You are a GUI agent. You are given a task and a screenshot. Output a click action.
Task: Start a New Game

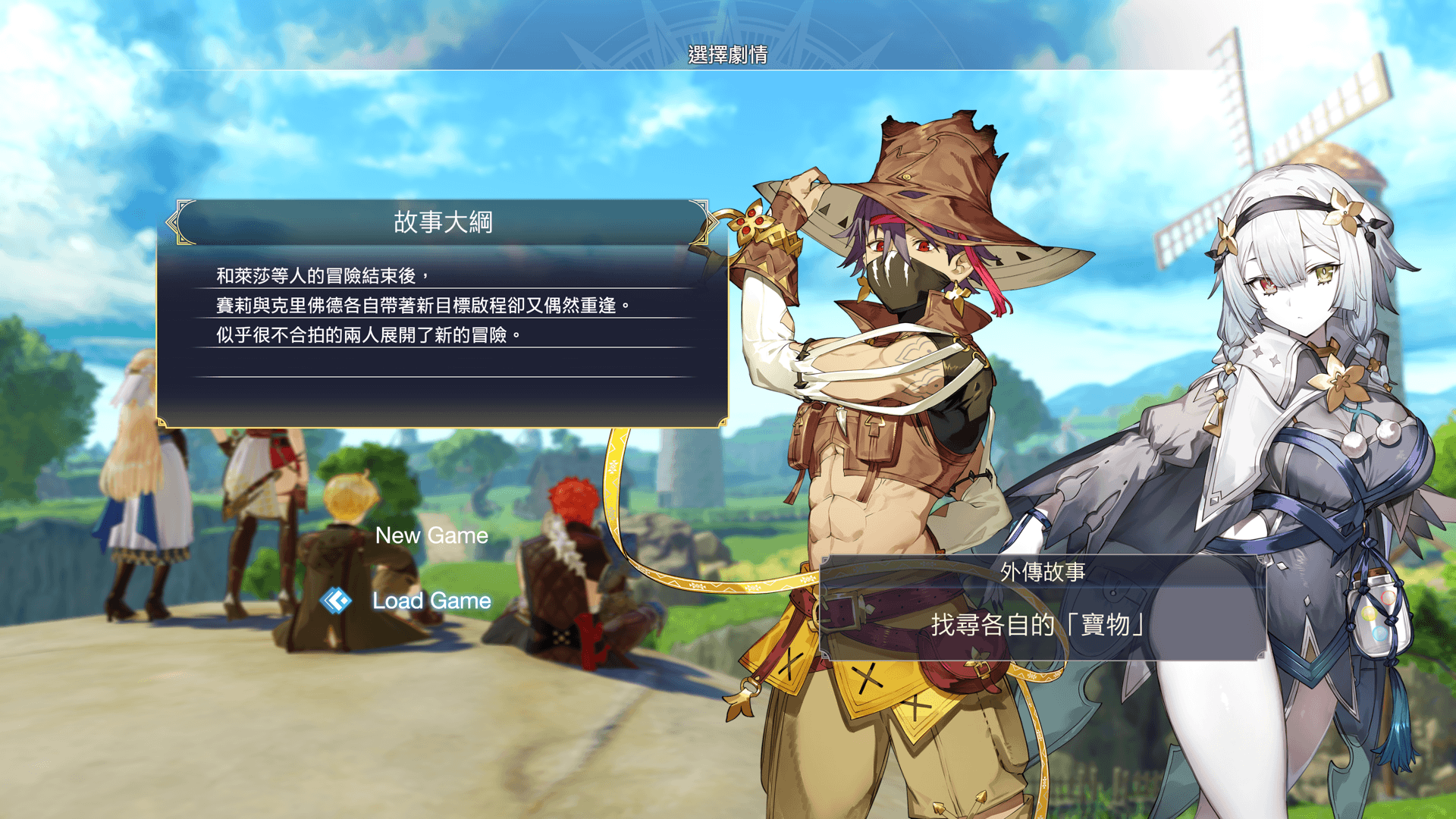(x=431, y=535)
